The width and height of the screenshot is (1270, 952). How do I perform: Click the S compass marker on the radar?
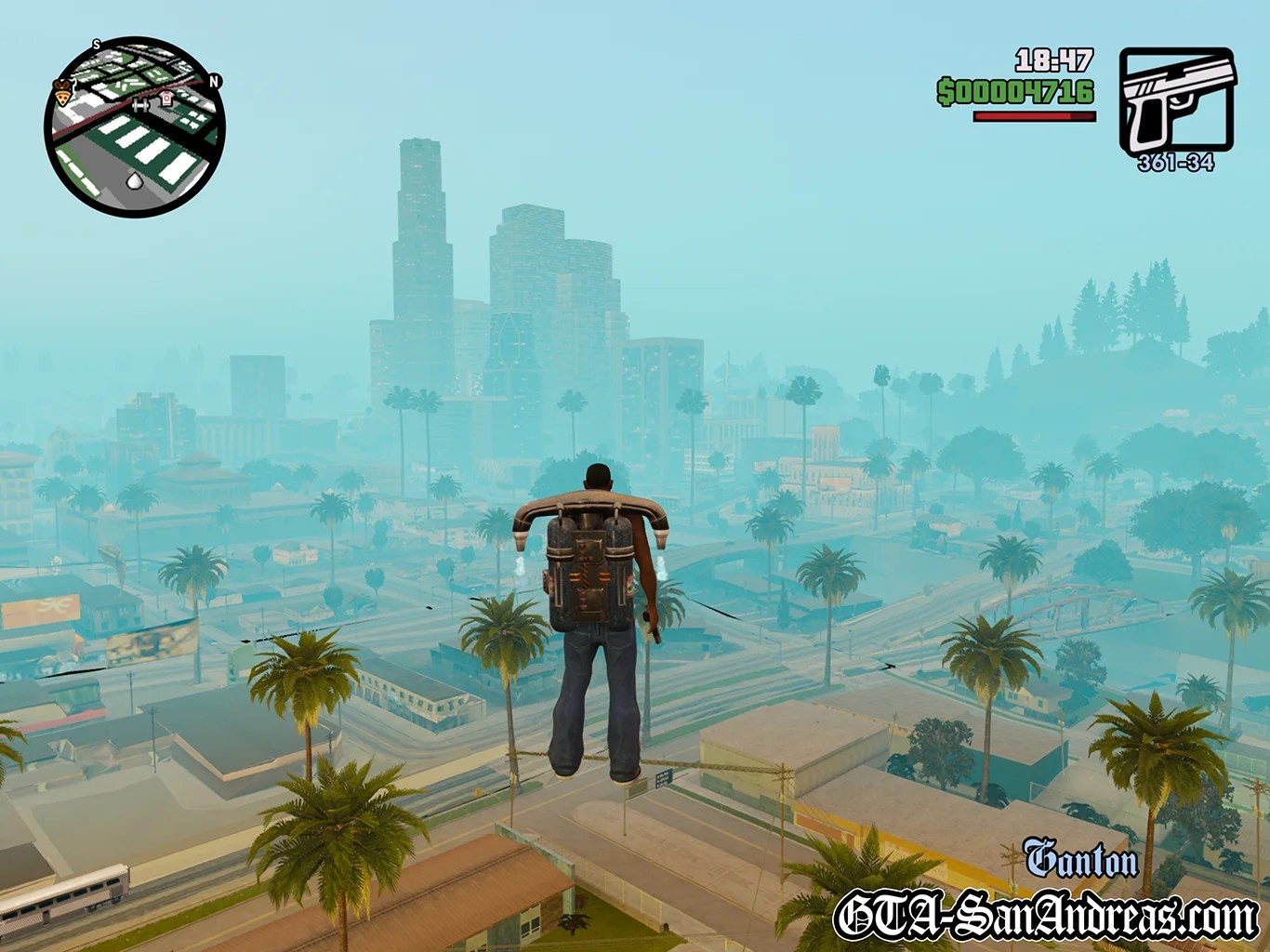click(96, 45)
